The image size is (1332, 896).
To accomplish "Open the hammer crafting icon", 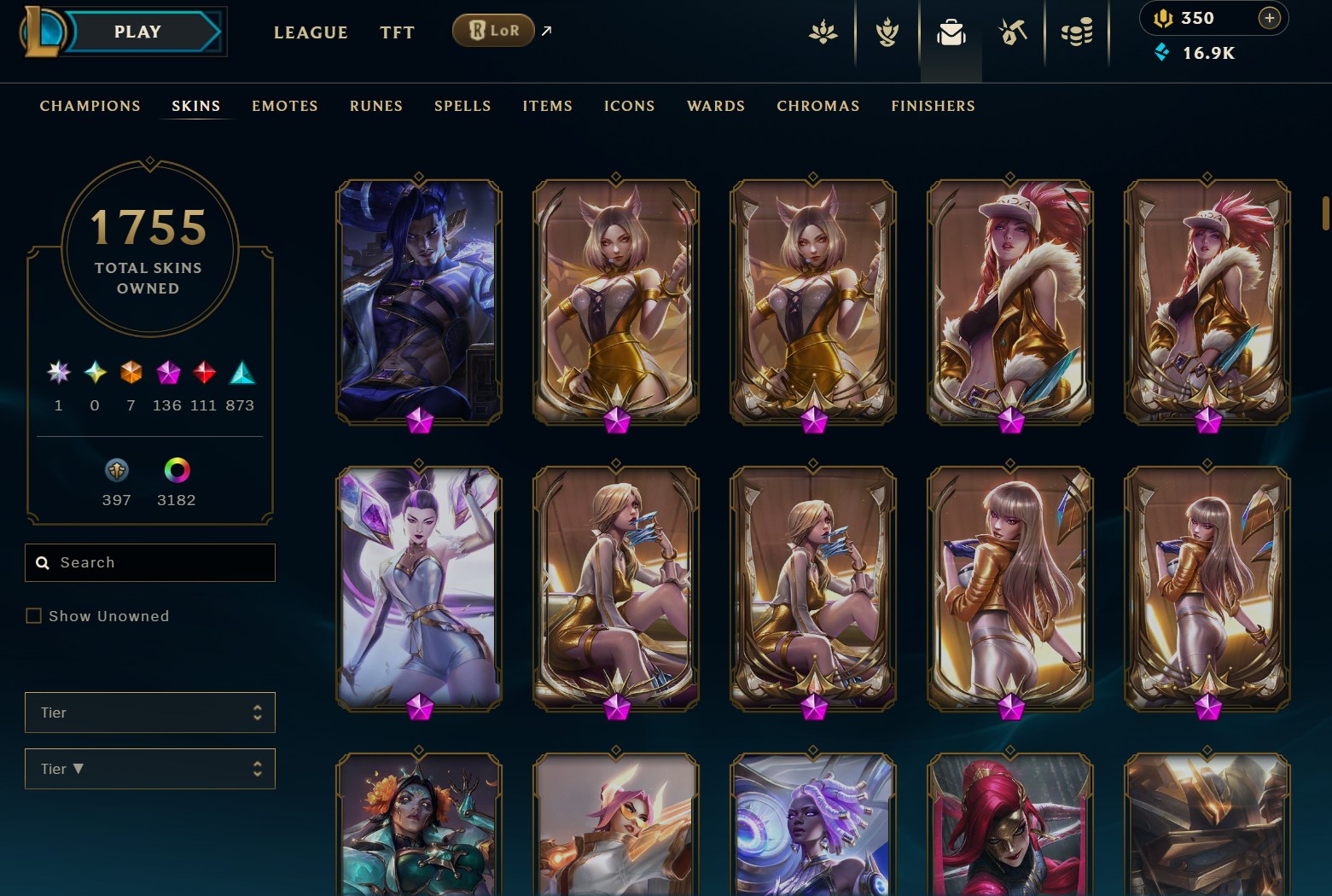I will (1013, 33).
